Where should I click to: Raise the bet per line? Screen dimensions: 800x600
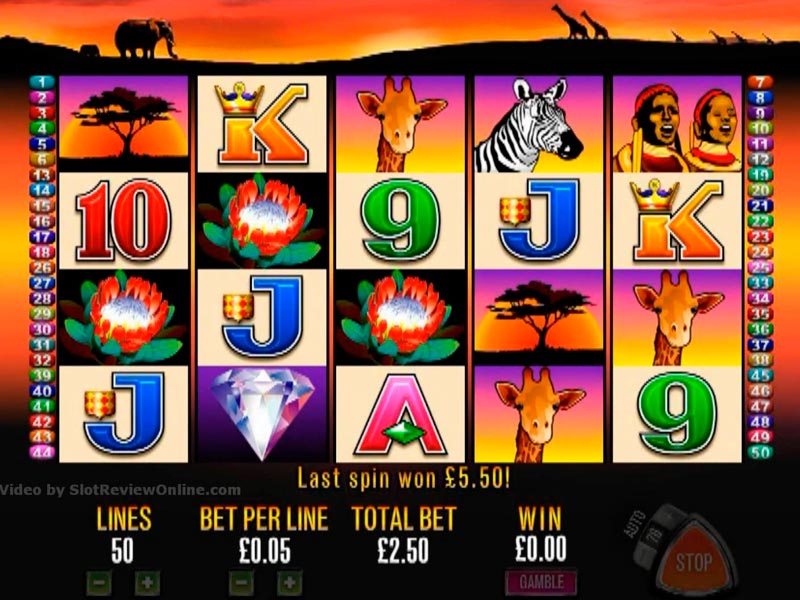click(288, 581)
